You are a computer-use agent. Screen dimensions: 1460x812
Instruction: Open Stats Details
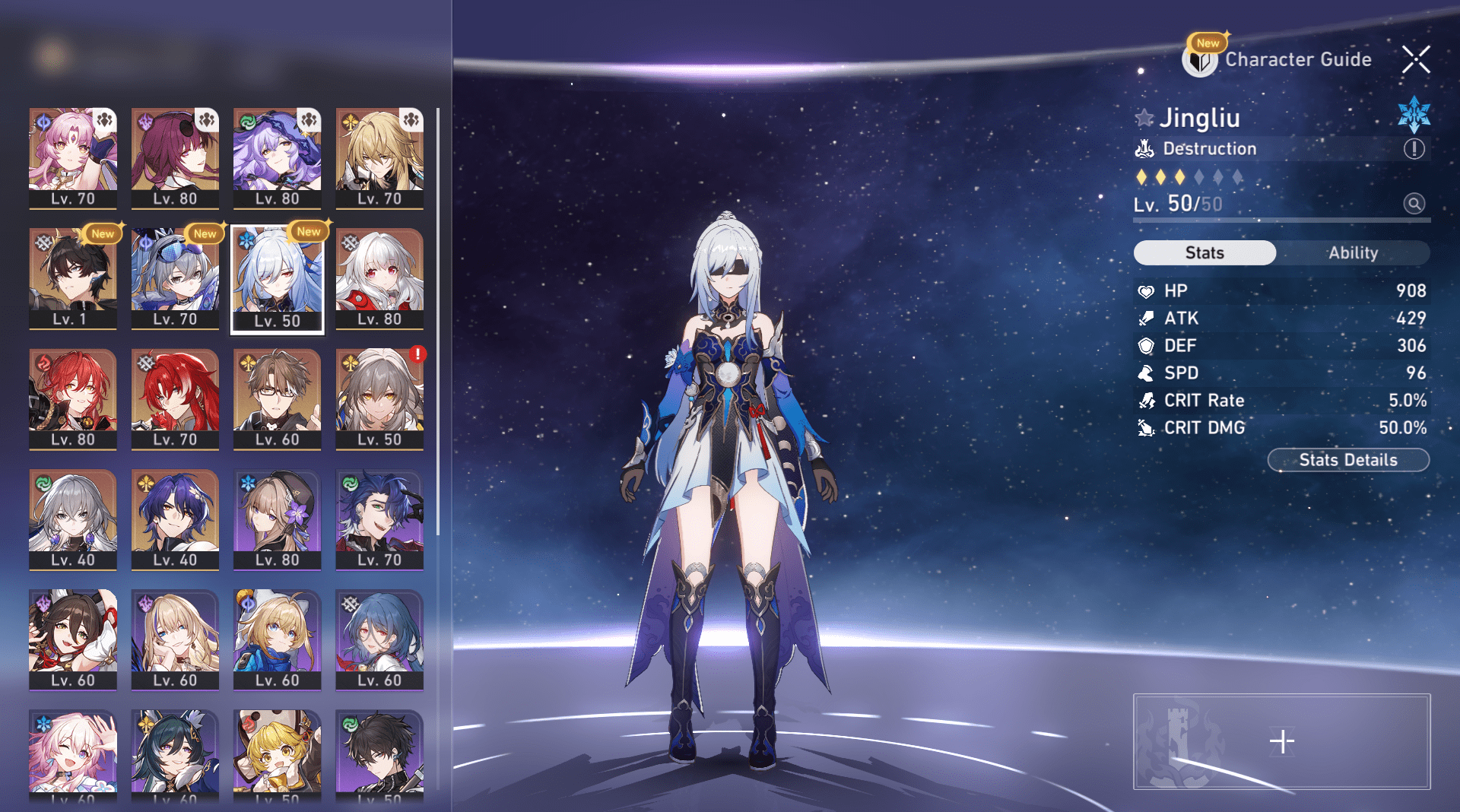(x=1348, y=460)
